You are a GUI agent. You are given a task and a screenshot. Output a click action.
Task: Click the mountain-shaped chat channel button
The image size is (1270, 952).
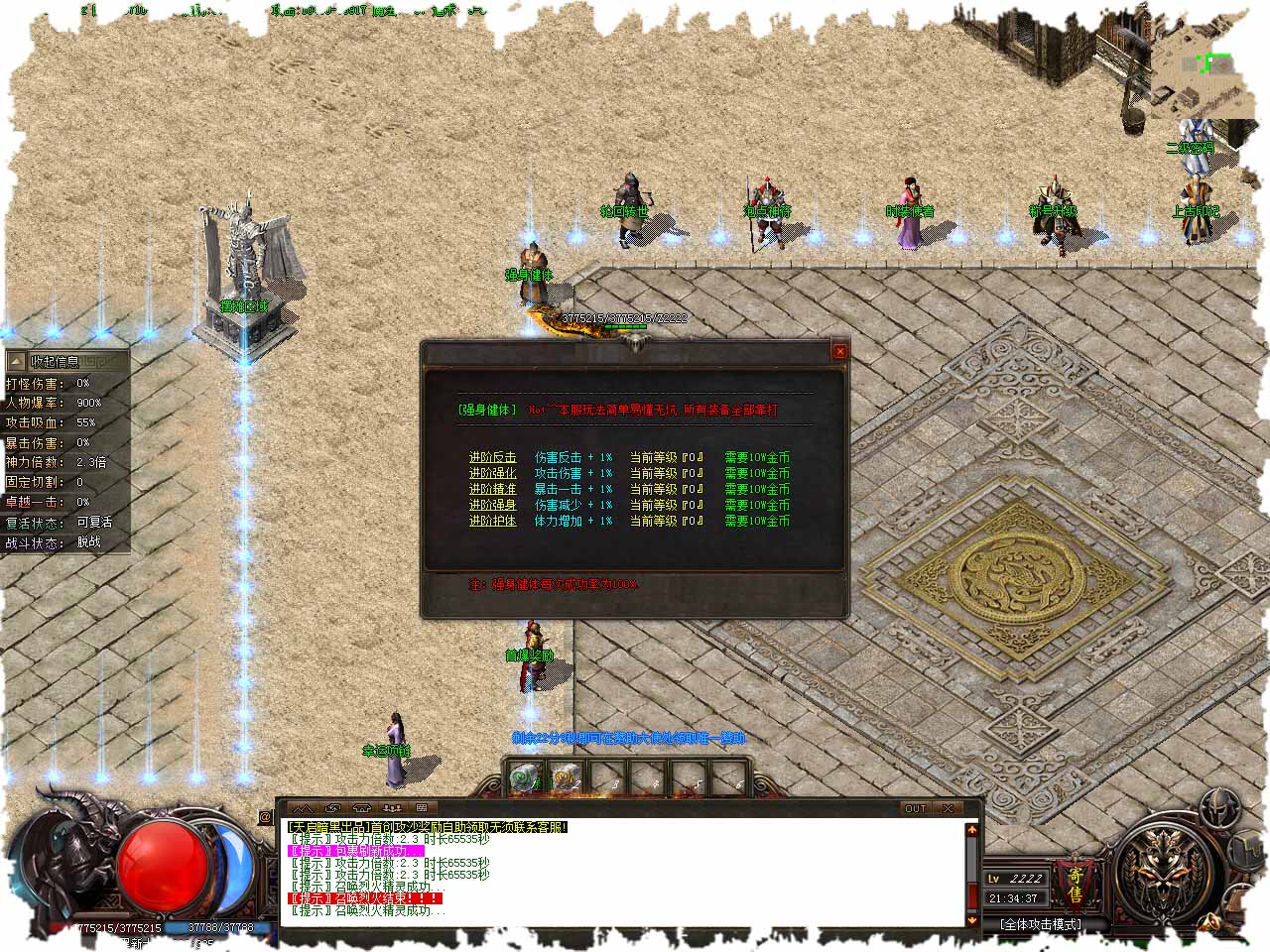(x=304, y=809)
